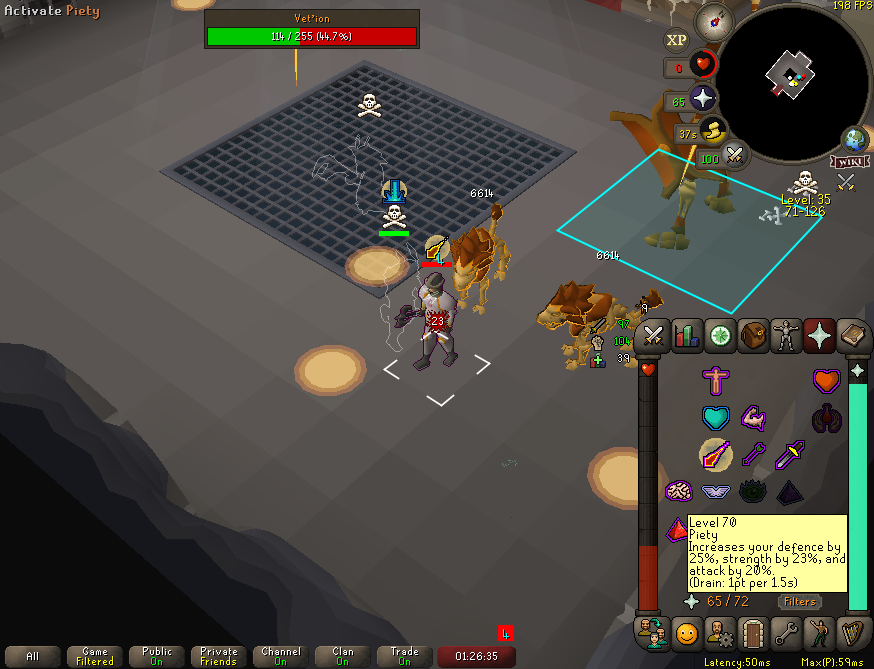Activate the special attack crossed-swords orb
The image size is (874, 669).
(x=735, y=155)
